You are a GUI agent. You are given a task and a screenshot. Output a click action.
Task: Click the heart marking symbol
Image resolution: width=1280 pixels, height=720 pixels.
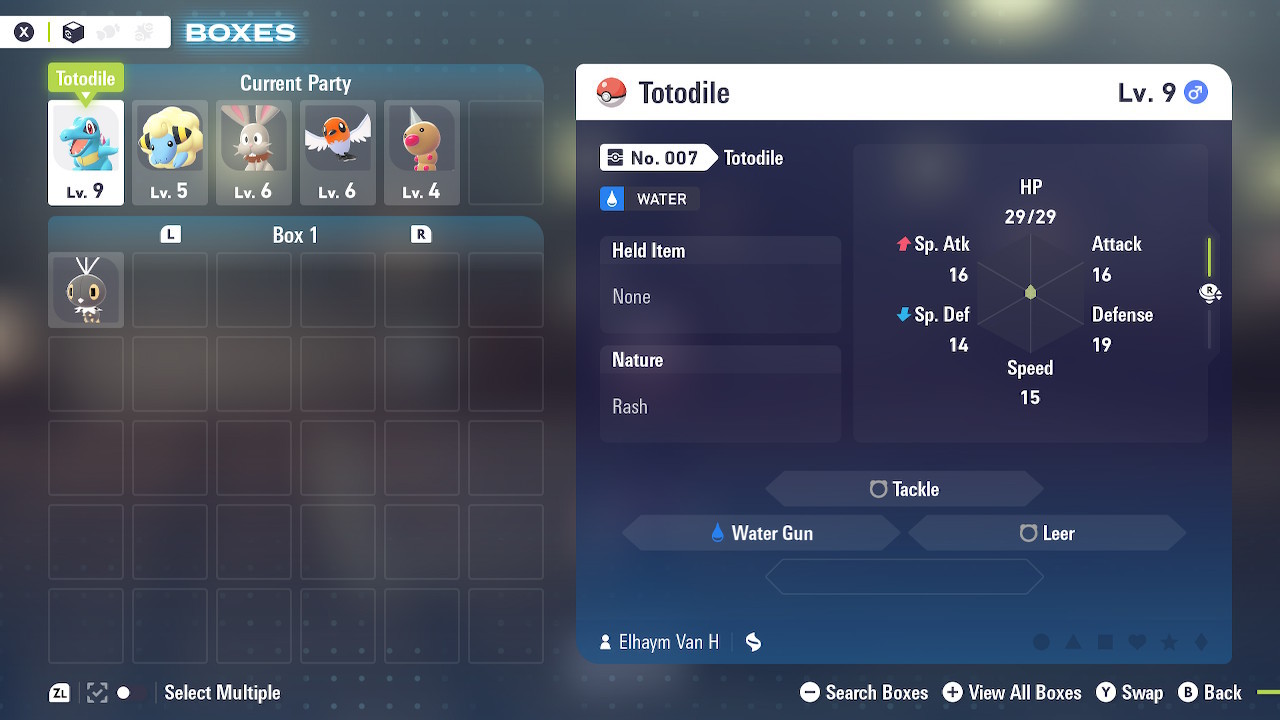point(1137,643)
